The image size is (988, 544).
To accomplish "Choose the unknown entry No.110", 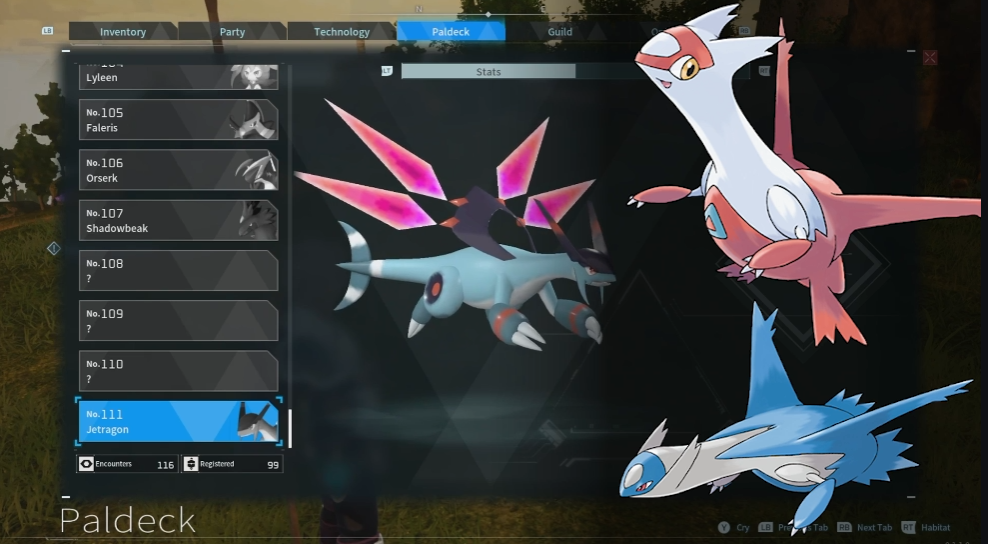I will tap(178, 371).
